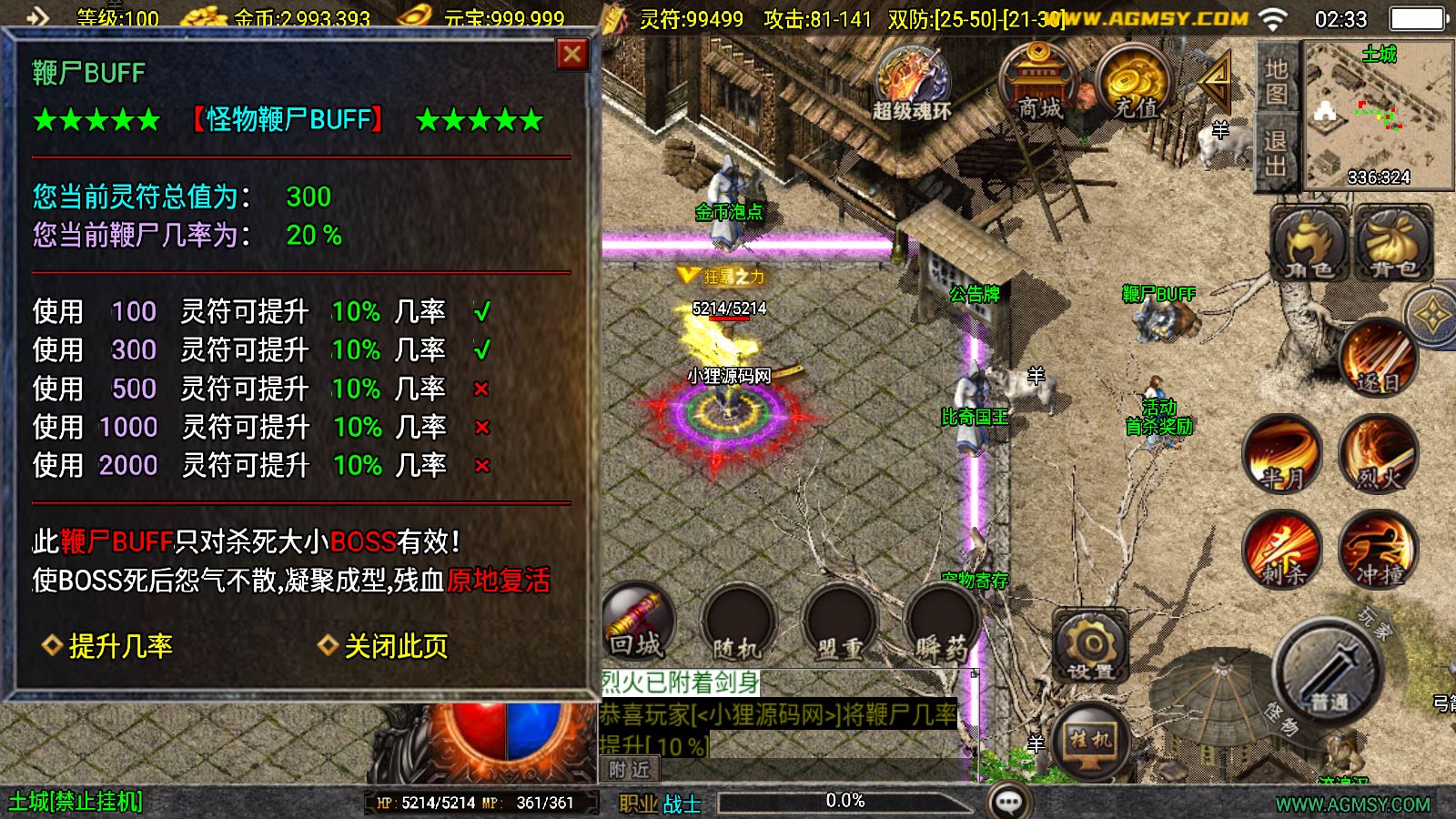Use the 回城 return scroll slot
Viewport: 1456px width, 819px height.
[x=637, y=622]
